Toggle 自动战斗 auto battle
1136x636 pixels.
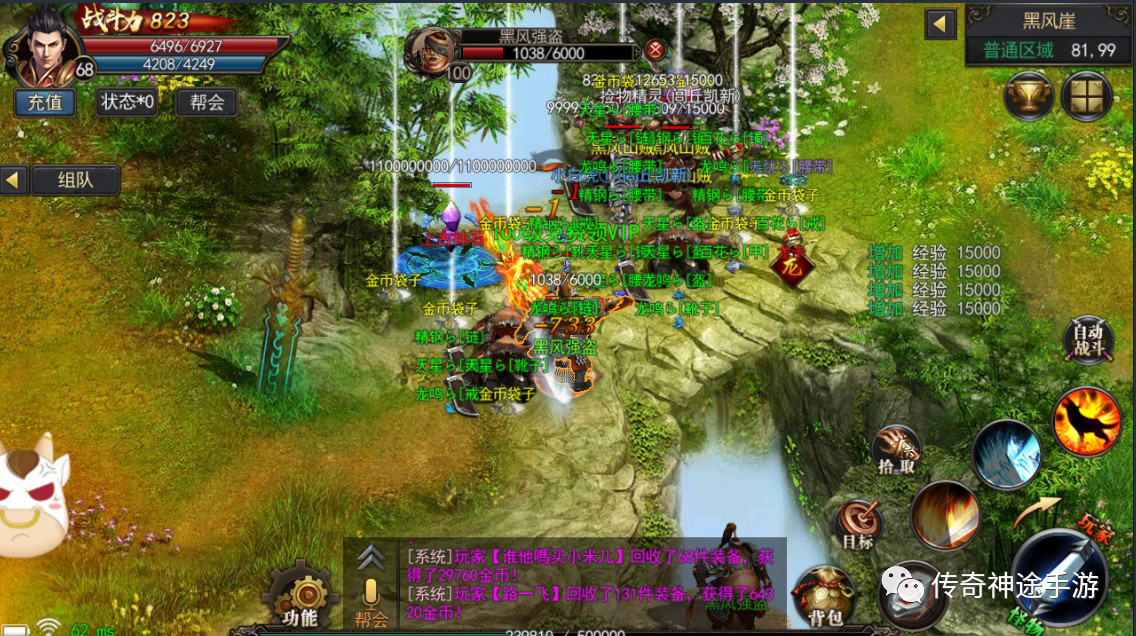pyautogui.click(x=1087, y=338)
